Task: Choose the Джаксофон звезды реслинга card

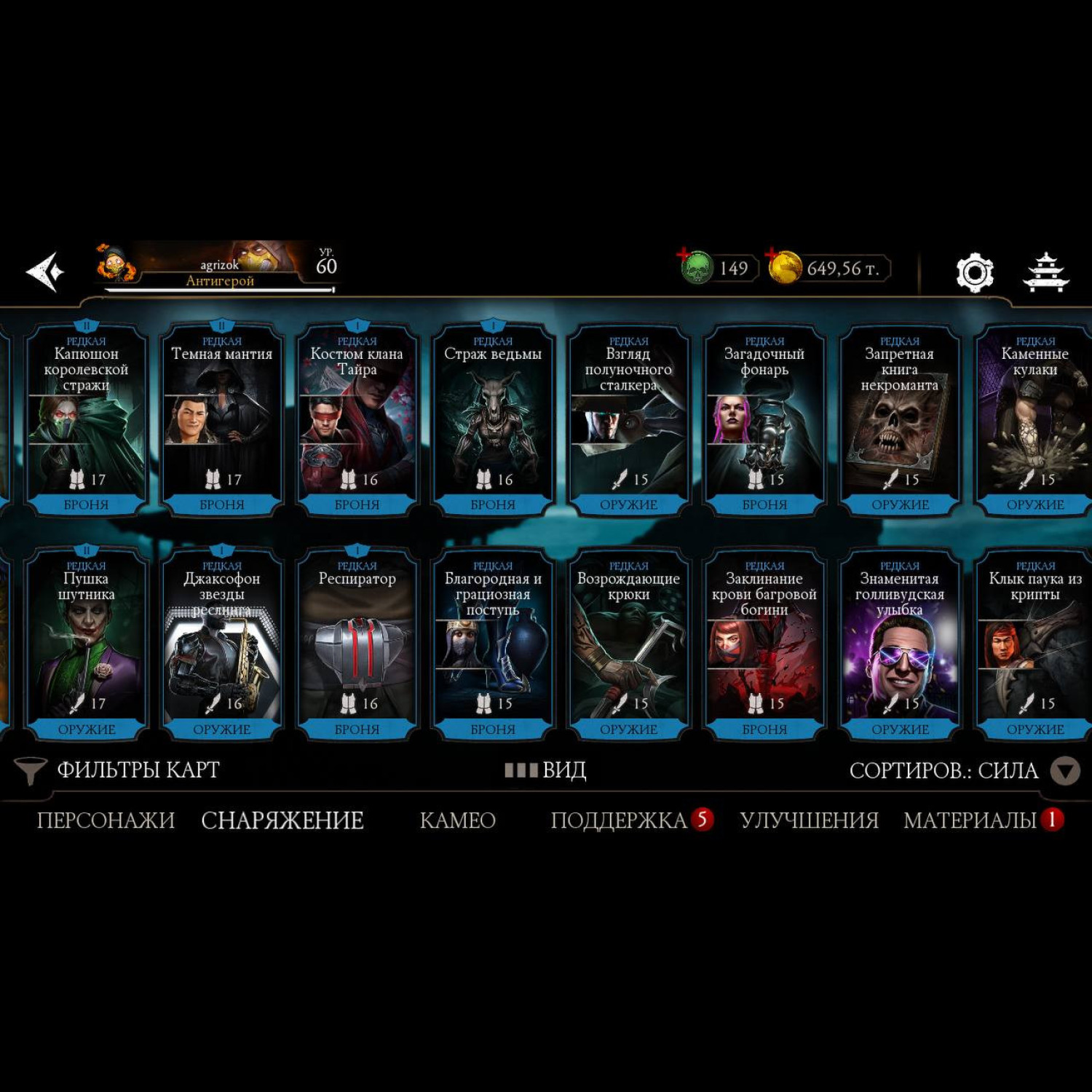Action: point(221,644)
